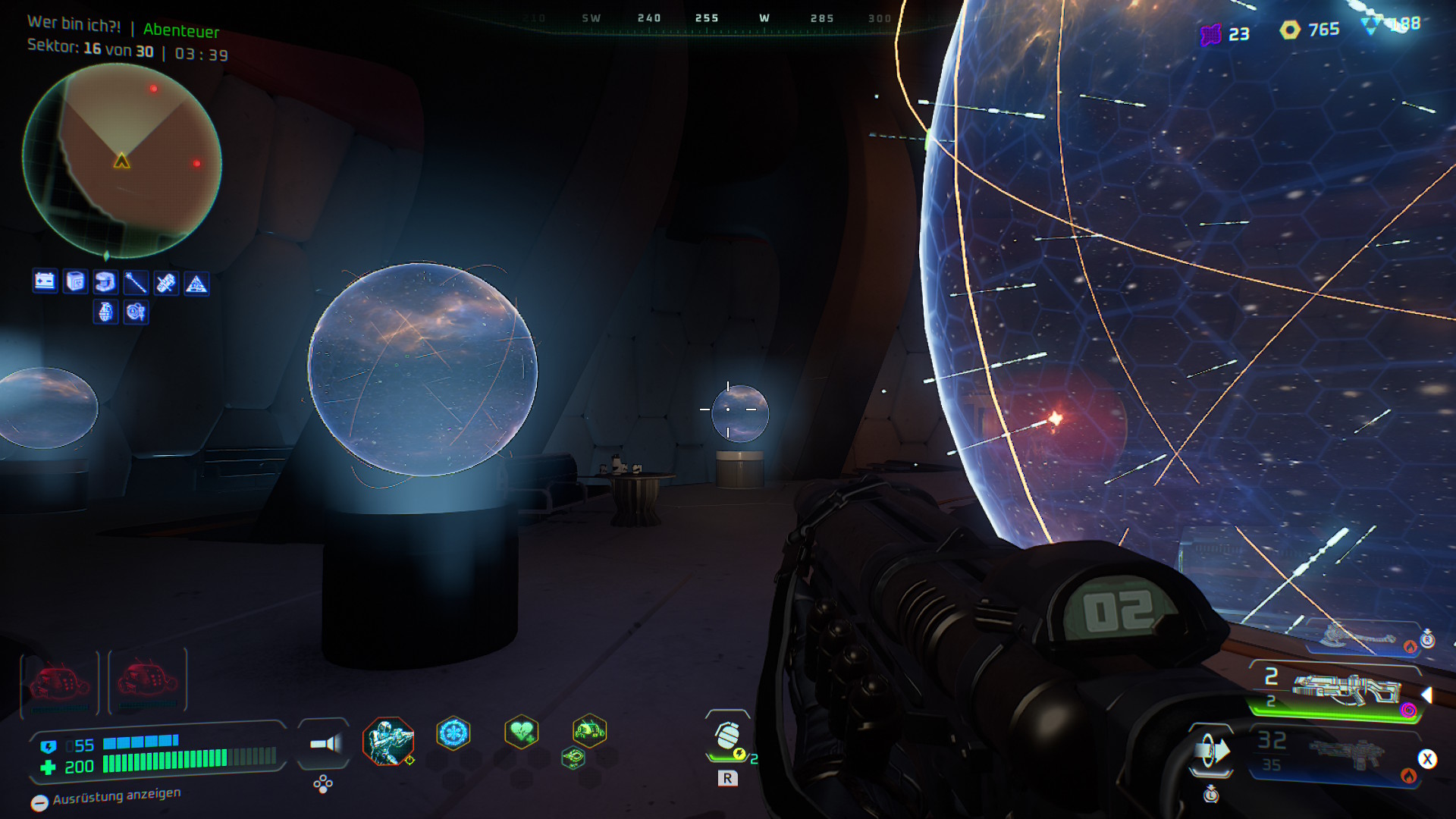The image size is (1456, 819).
Task: Select the green drone ability hexagon
Action: point(589,731)
